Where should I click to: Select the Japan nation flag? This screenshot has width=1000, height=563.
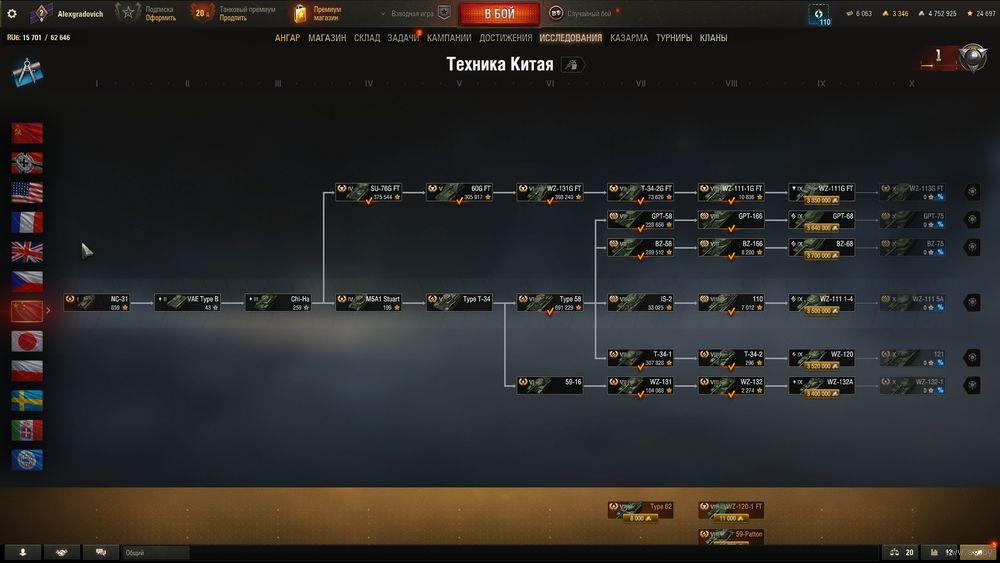(27, 341)
